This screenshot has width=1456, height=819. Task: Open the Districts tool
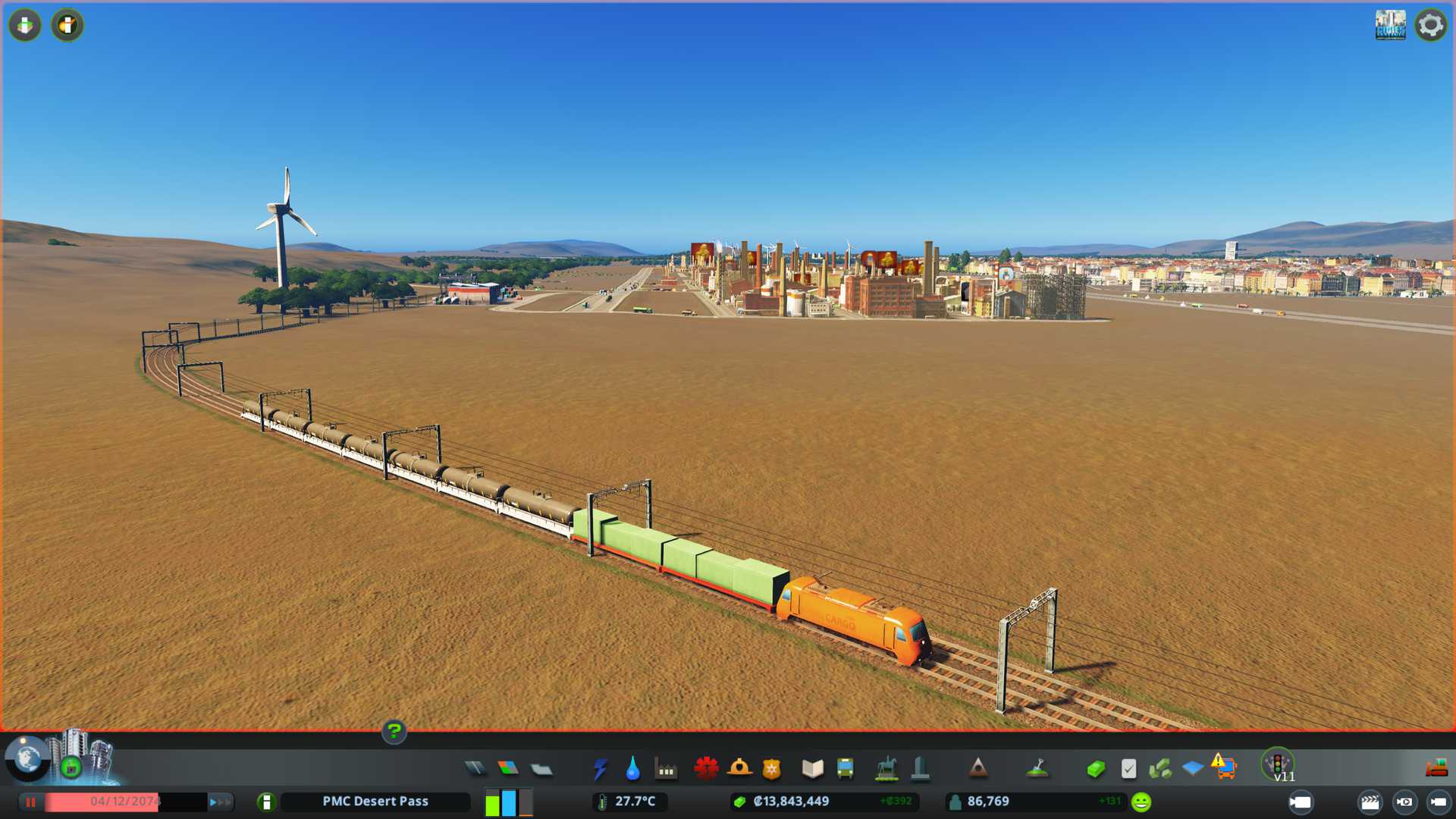[x=541, y=769]
